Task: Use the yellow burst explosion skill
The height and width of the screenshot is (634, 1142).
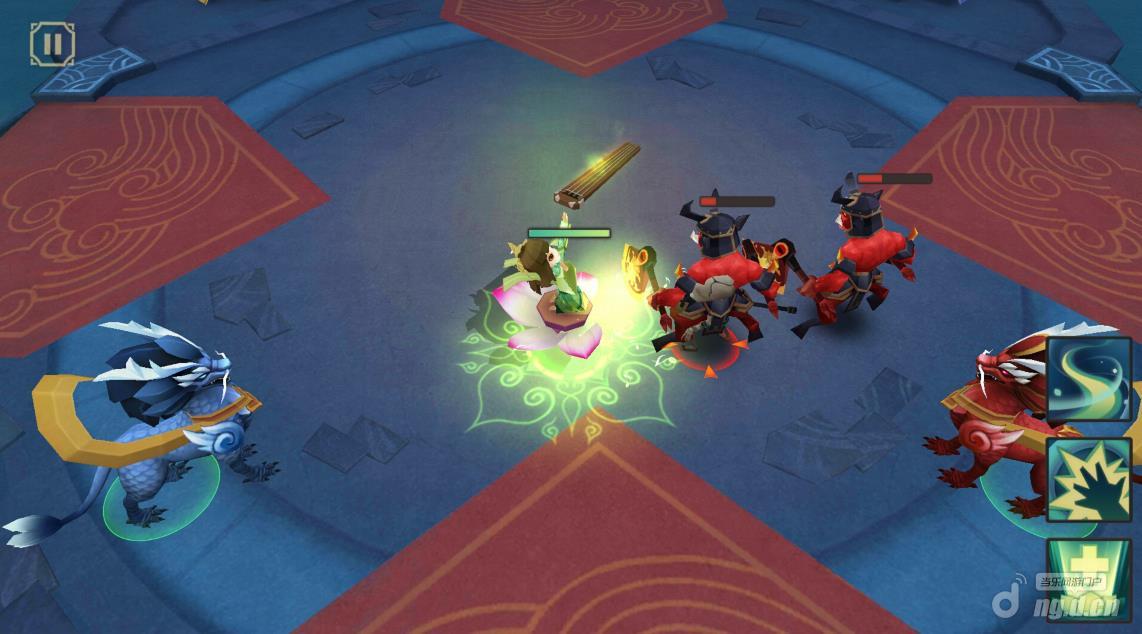Action: [1089, 480]
